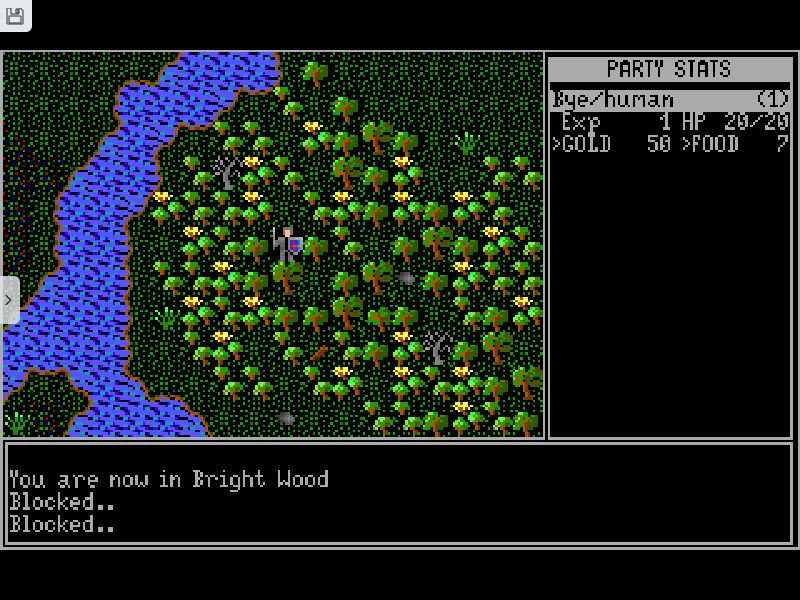
Task: Expand the side panel arrow tab
Action: 9,299
